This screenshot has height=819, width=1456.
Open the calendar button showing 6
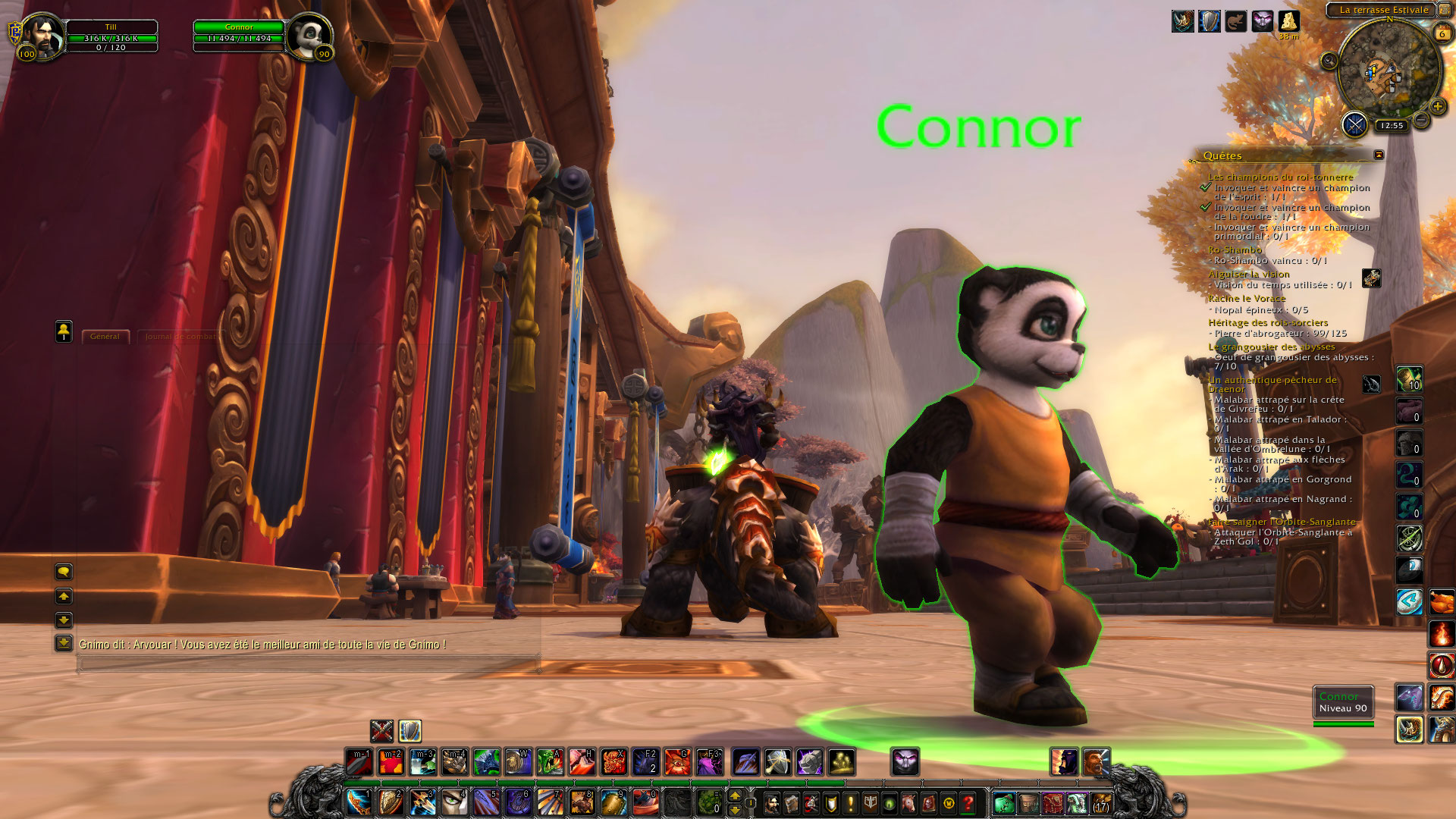point(1442,33)
